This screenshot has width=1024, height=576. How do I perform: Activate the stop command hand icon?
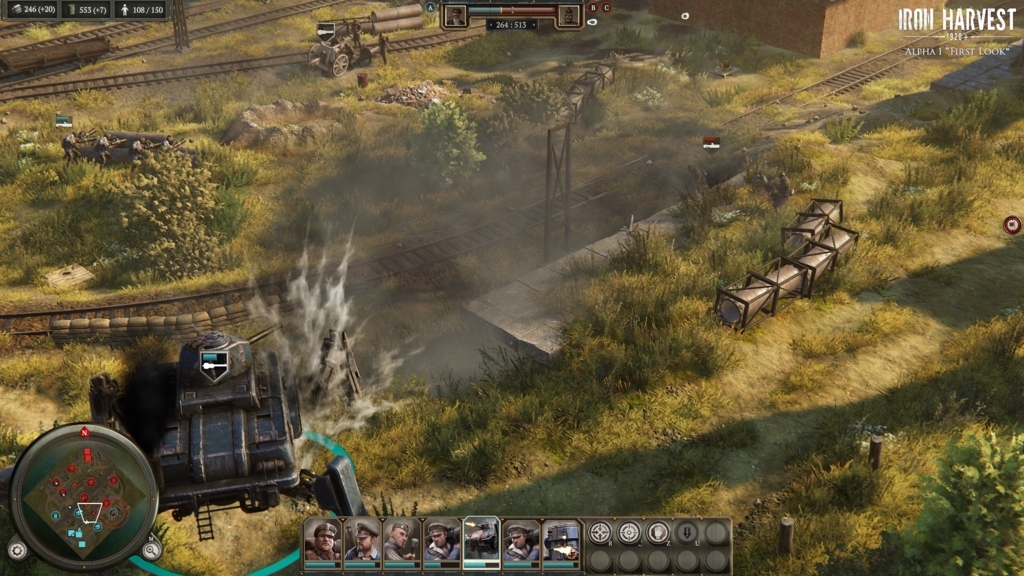click(x=658, y=532)
